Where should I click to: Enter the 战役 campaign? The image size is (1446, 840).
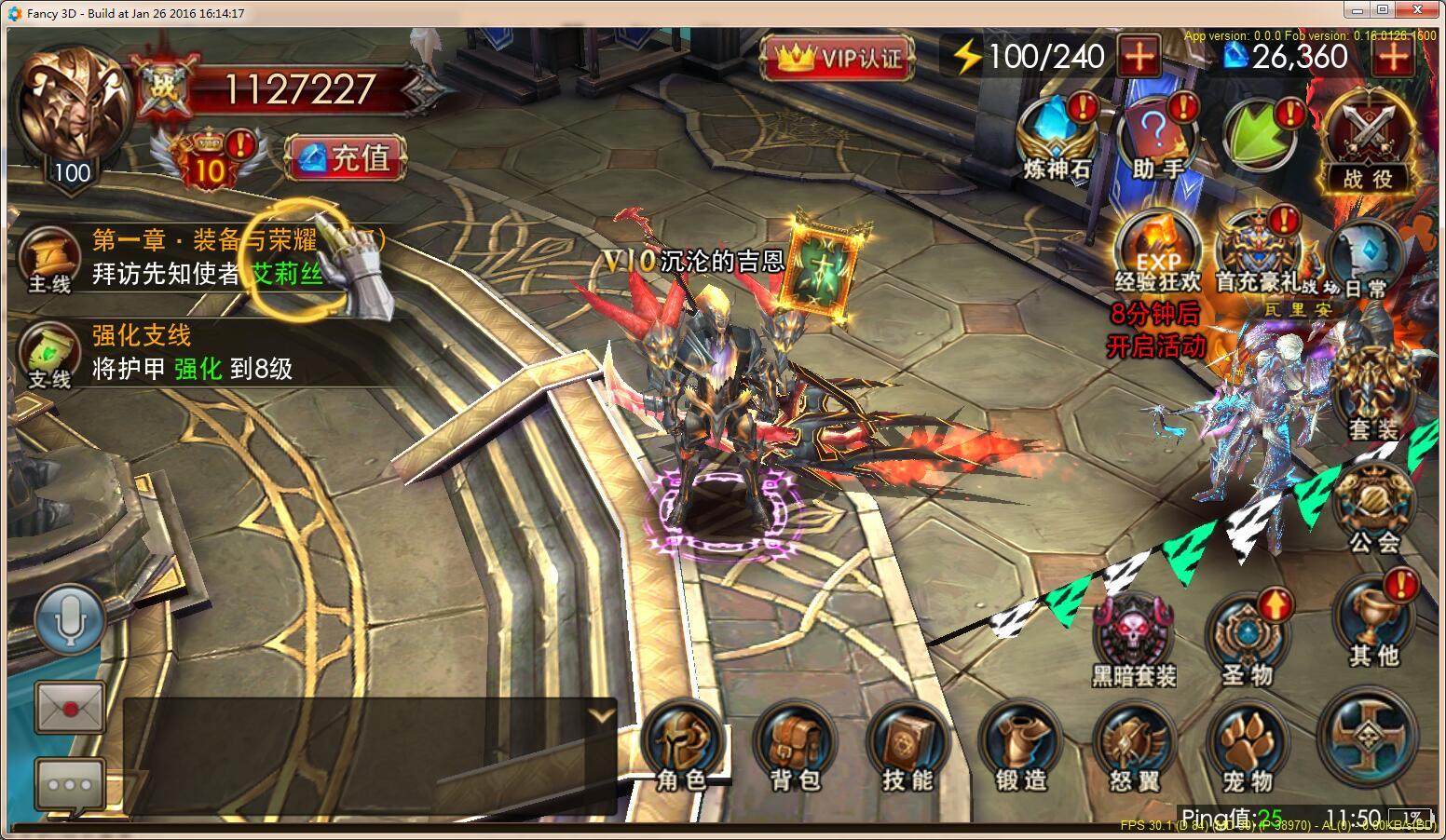click(x=1367, y=144)
